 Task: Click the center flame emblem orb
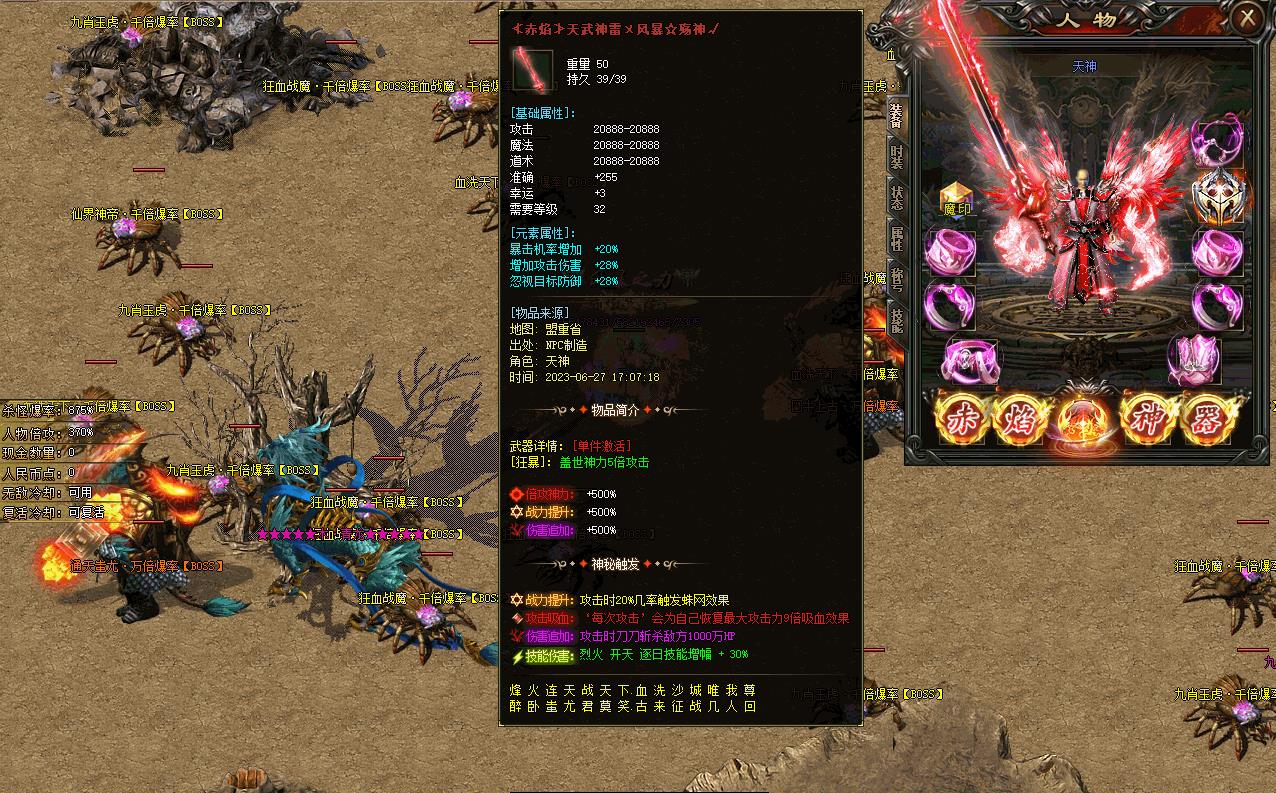(x=1083, y=418)
